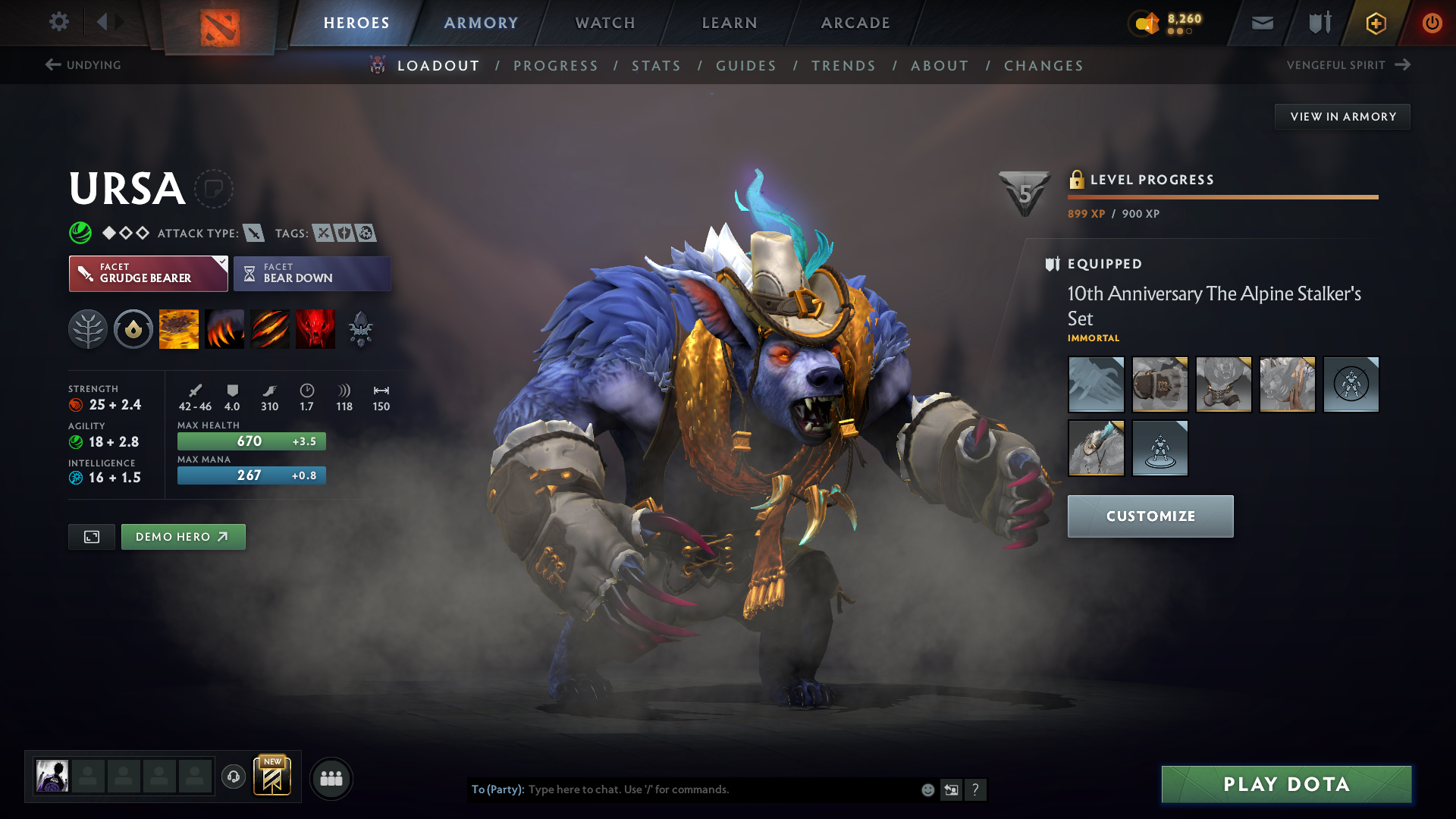Open the mail inbox icon

[1262, 23]
